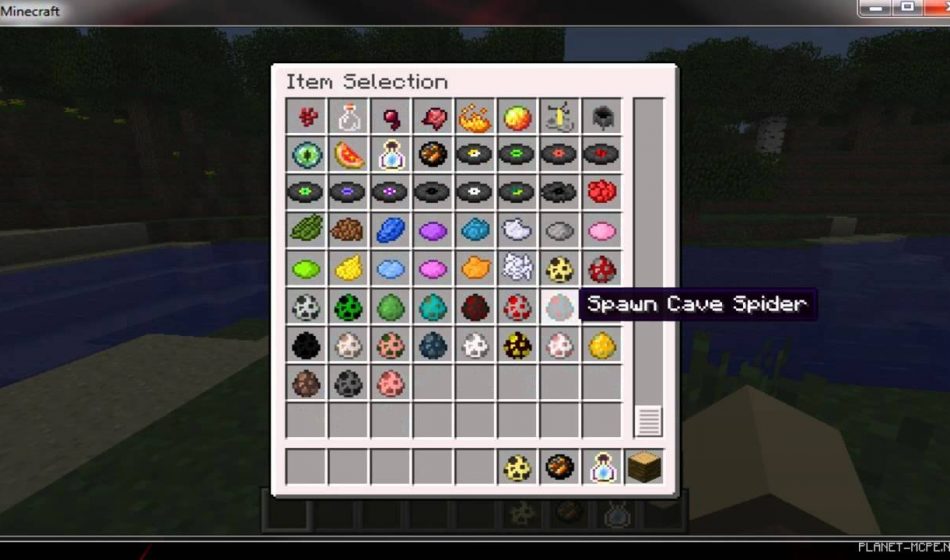Select the magma cream ball

point(516,117)
